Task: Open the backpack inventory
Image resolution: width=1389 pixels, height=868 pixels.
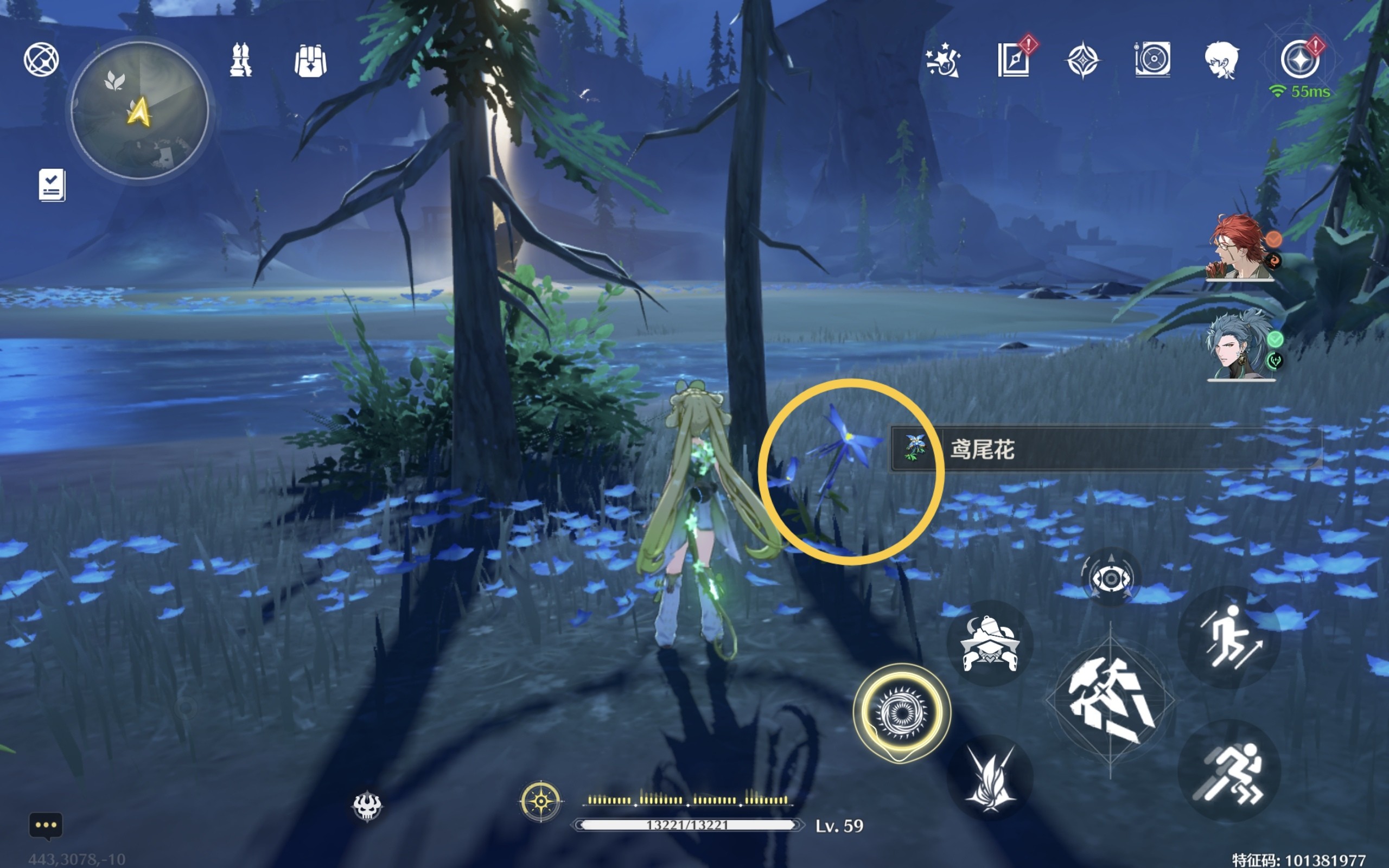Action: pyautogui.click(x=310, y=61)
